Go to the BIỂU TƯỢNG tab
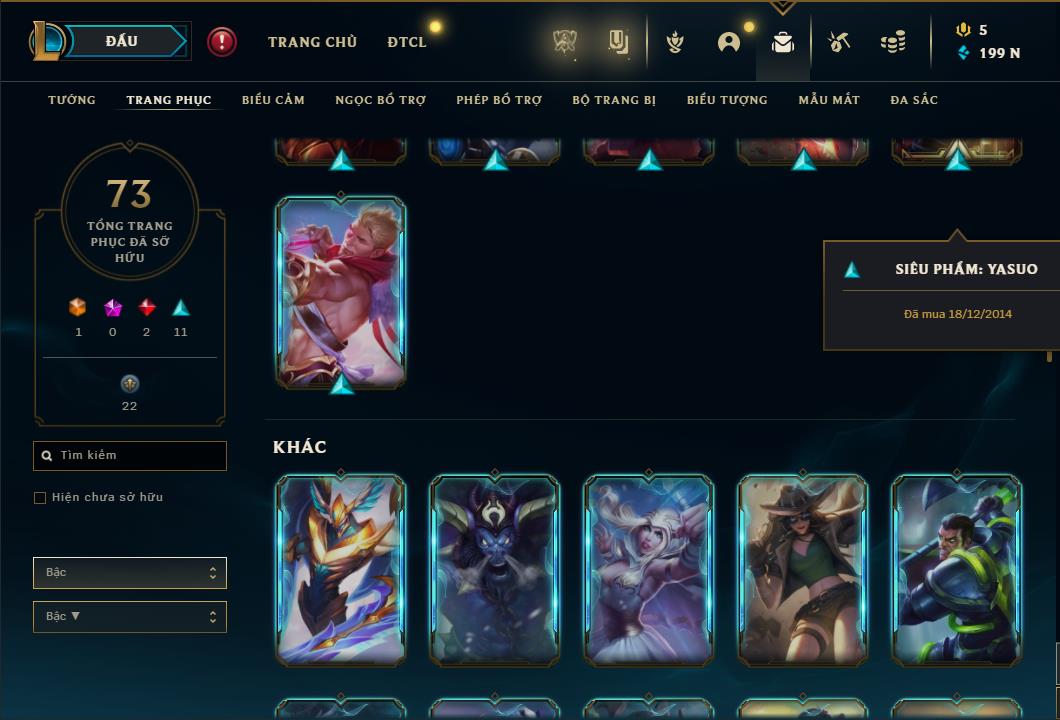1060x720 pixels. coord(727,100)
